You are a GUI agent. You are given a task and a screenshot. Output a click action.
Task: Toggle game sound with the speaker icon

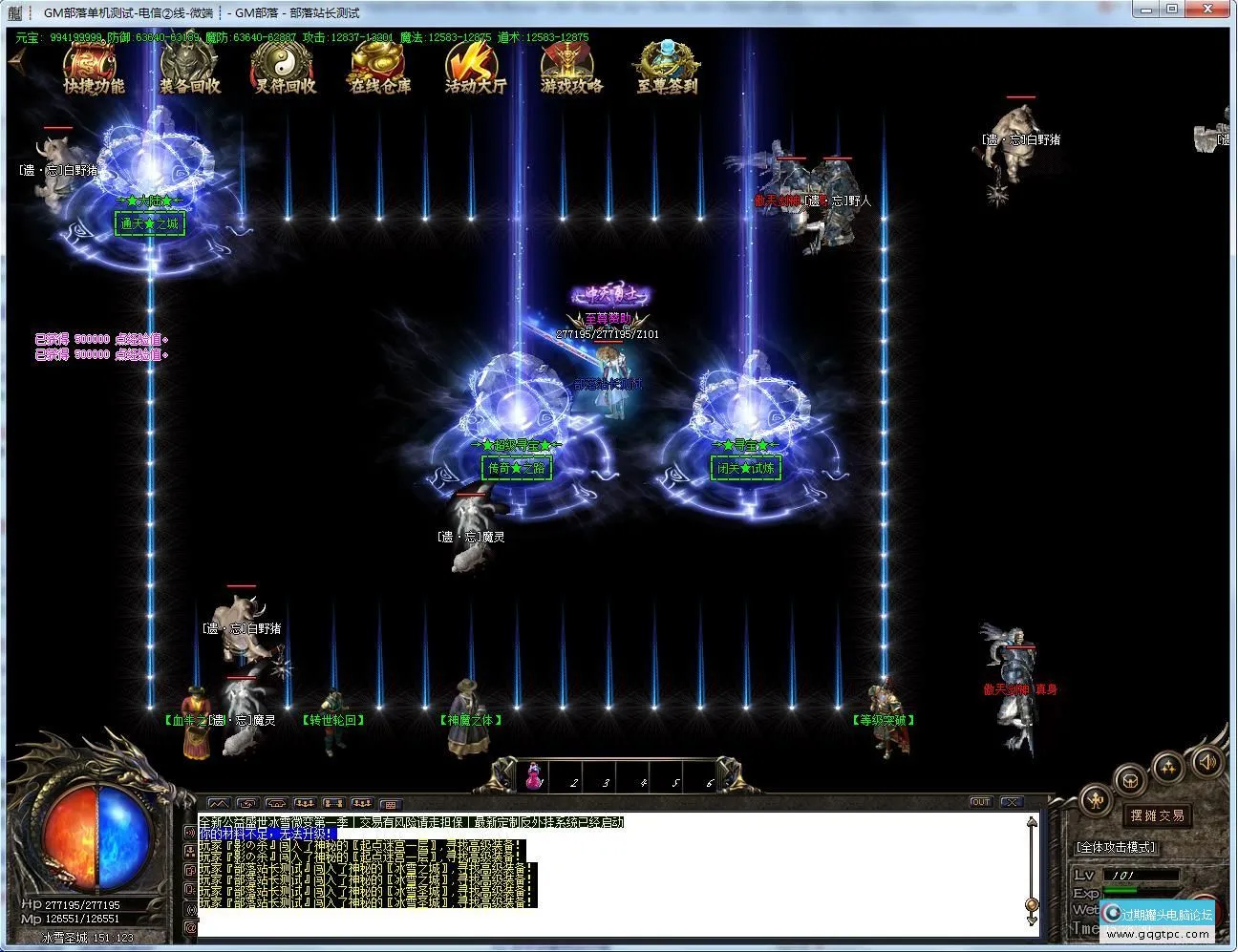click(x=1207, y=762)
